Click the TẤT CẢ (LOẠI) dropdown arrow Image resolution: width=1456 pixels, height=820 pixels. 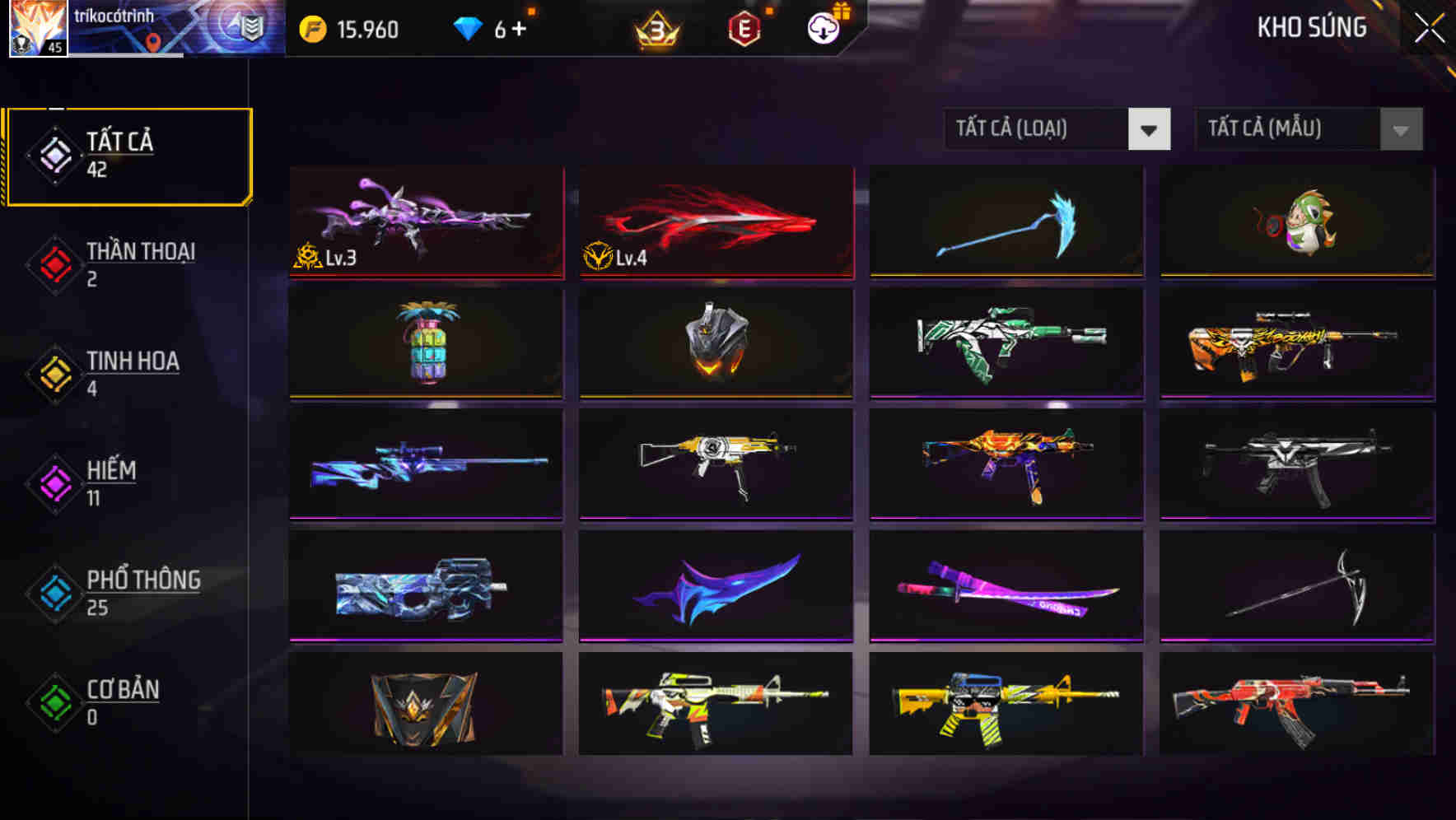tap(1150, 129)
